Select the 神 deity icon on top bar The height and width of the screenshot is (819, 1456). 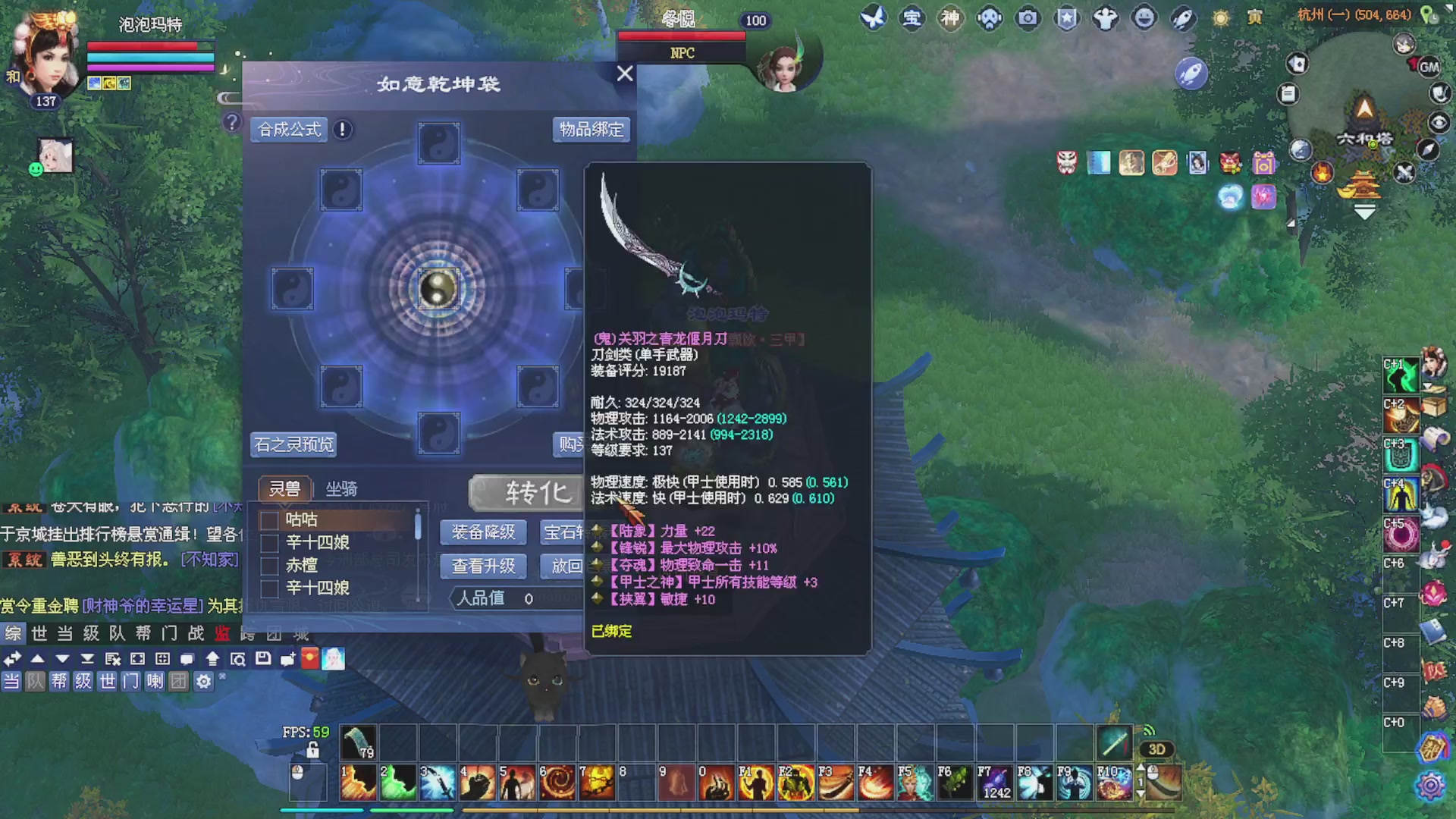click(x=951, y=18)
